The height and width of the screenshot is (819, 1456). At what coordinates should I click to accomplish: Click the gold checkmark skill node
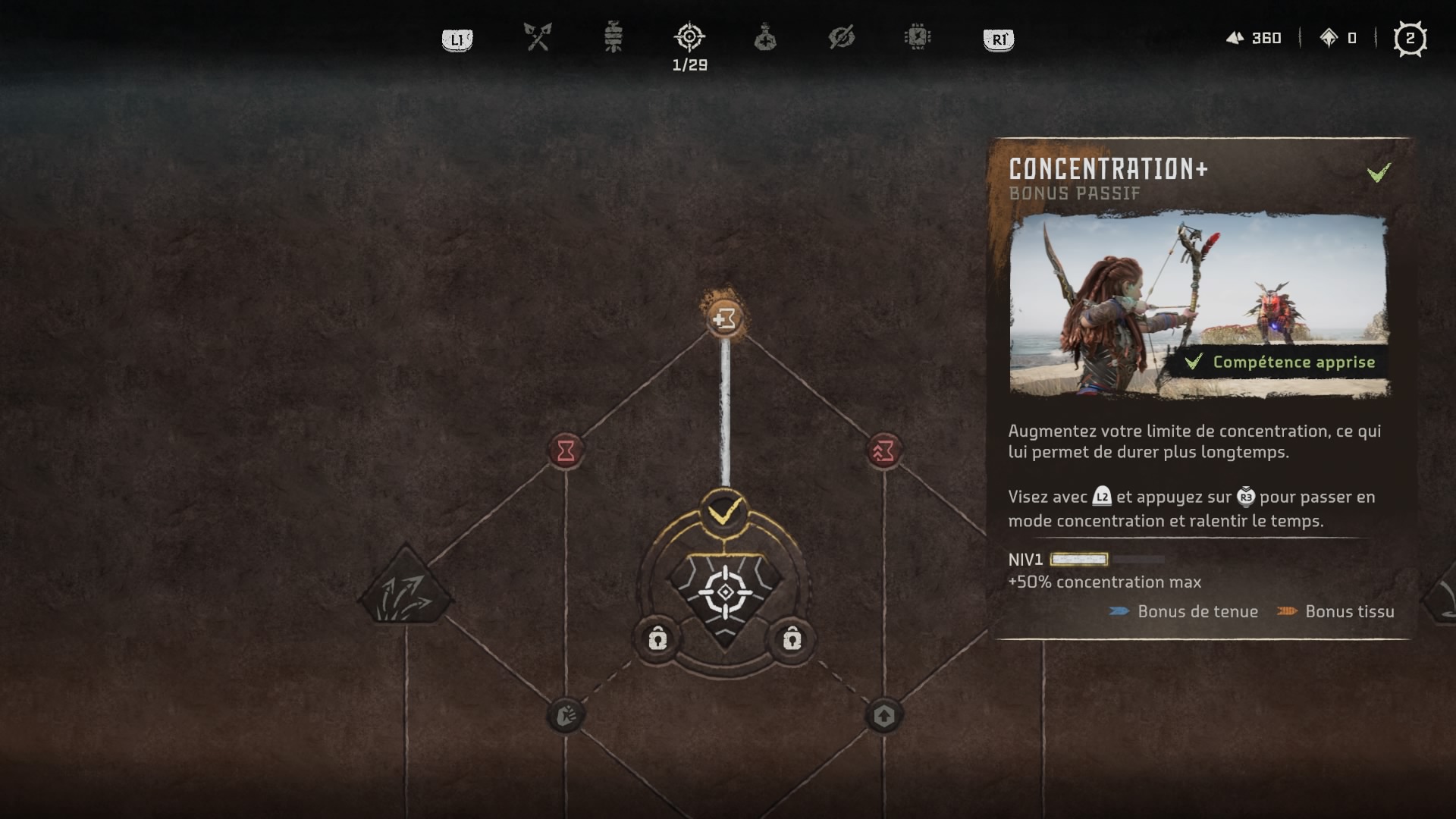pyautogui.click(x=725, y=513)
